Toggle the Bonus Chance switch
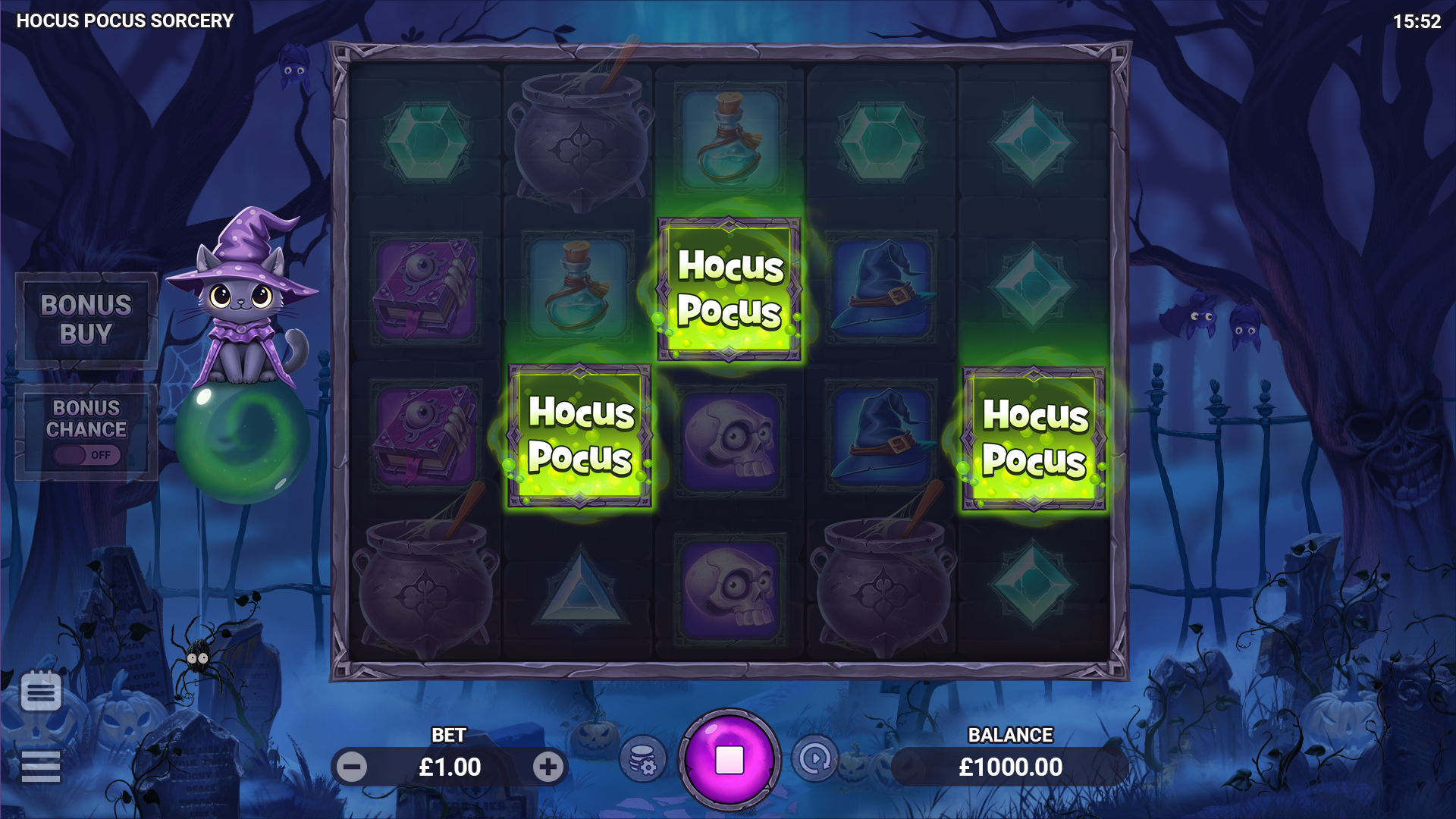 click(x=86, y=454)
